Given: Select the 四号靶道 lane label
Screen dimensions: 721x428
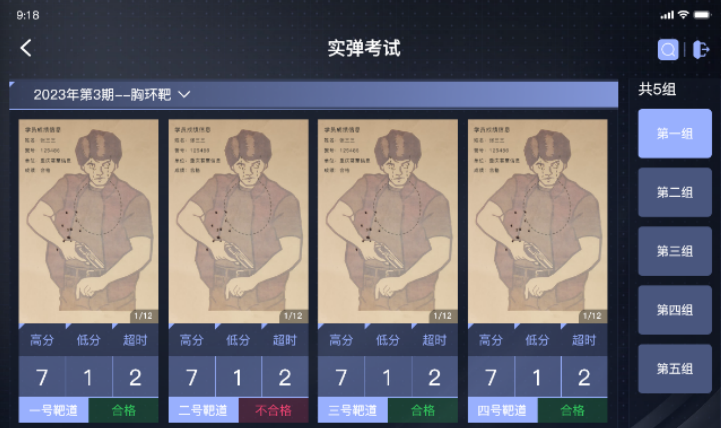Looking at the screenshot, I should (x=503, y=410).
